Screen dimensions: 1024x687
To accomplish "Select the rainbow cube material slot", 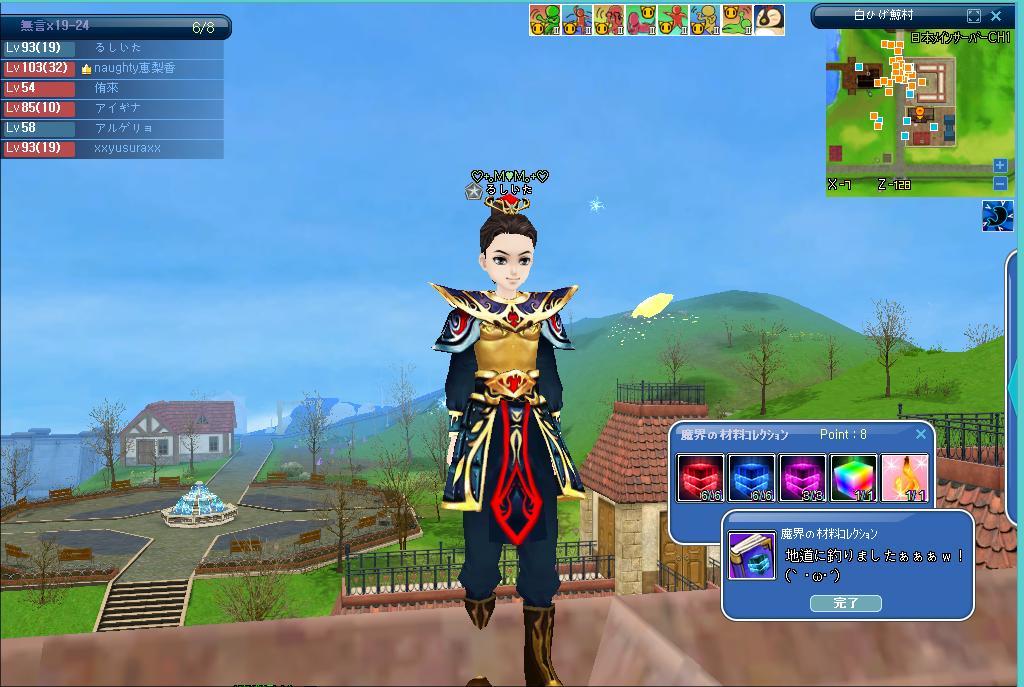I will [853, 477].
